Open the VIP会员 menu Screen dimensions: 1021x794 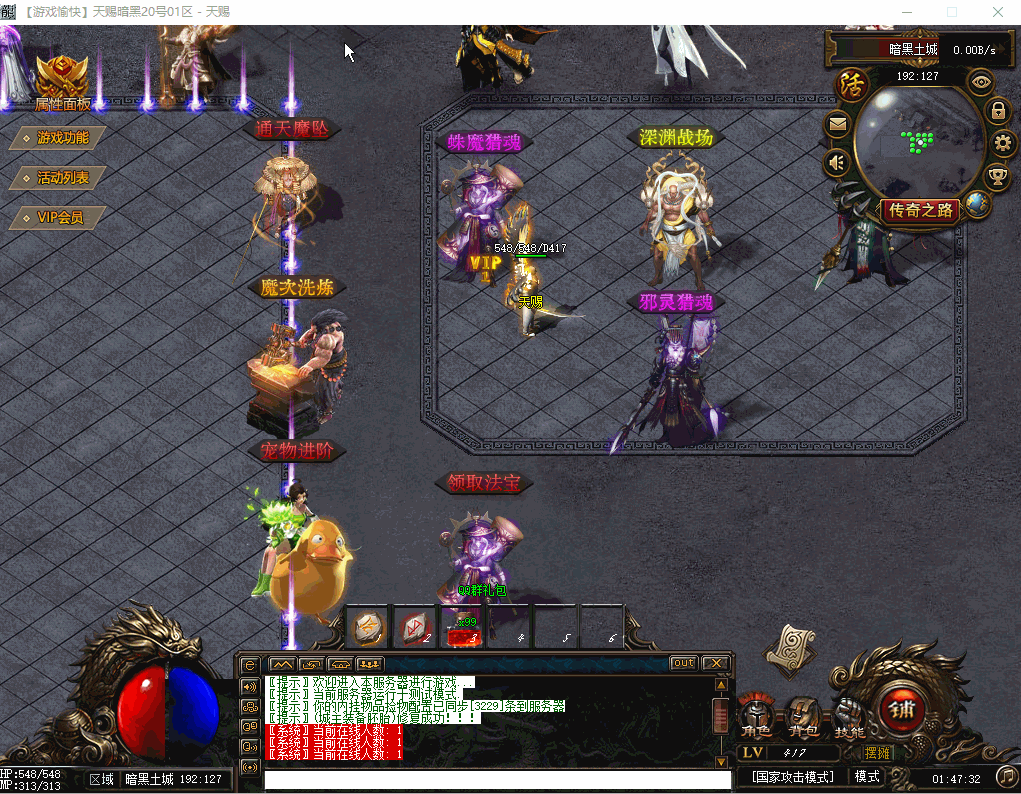(x=59, y=217)
